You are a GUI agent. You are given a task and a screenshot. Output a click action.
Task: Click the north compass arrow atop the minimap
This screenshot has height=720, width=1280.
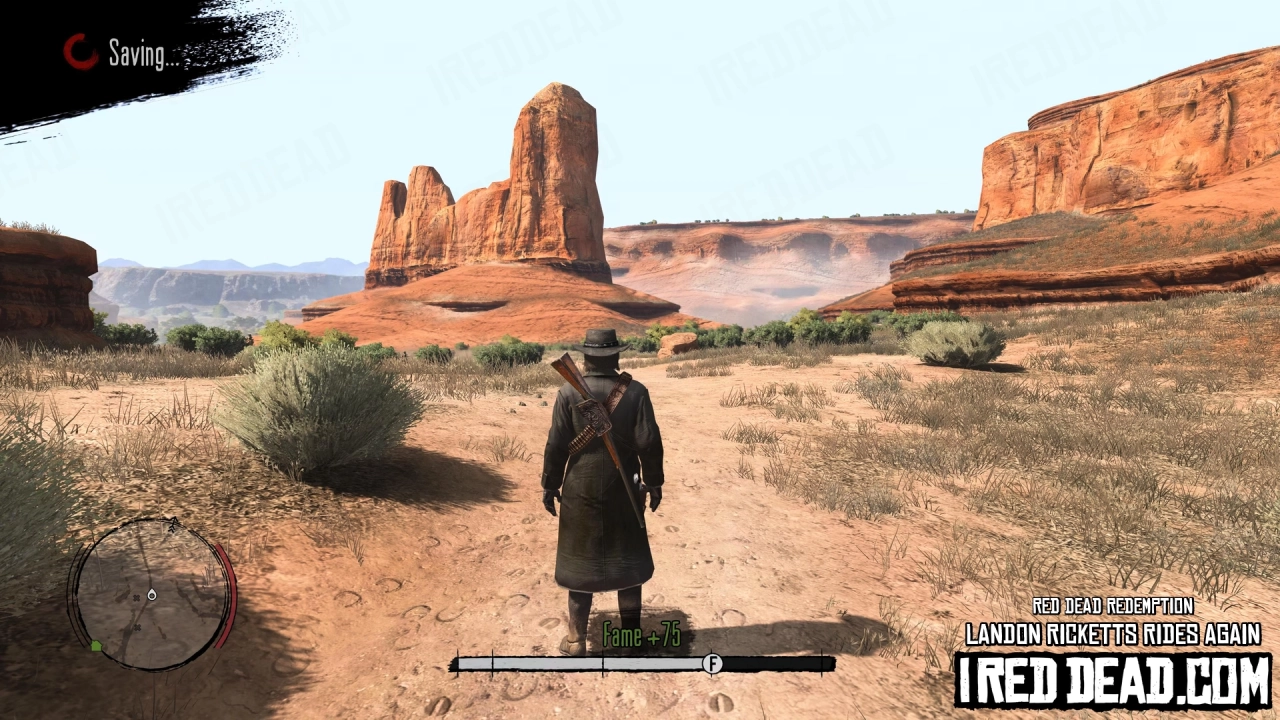click(174, 524)
